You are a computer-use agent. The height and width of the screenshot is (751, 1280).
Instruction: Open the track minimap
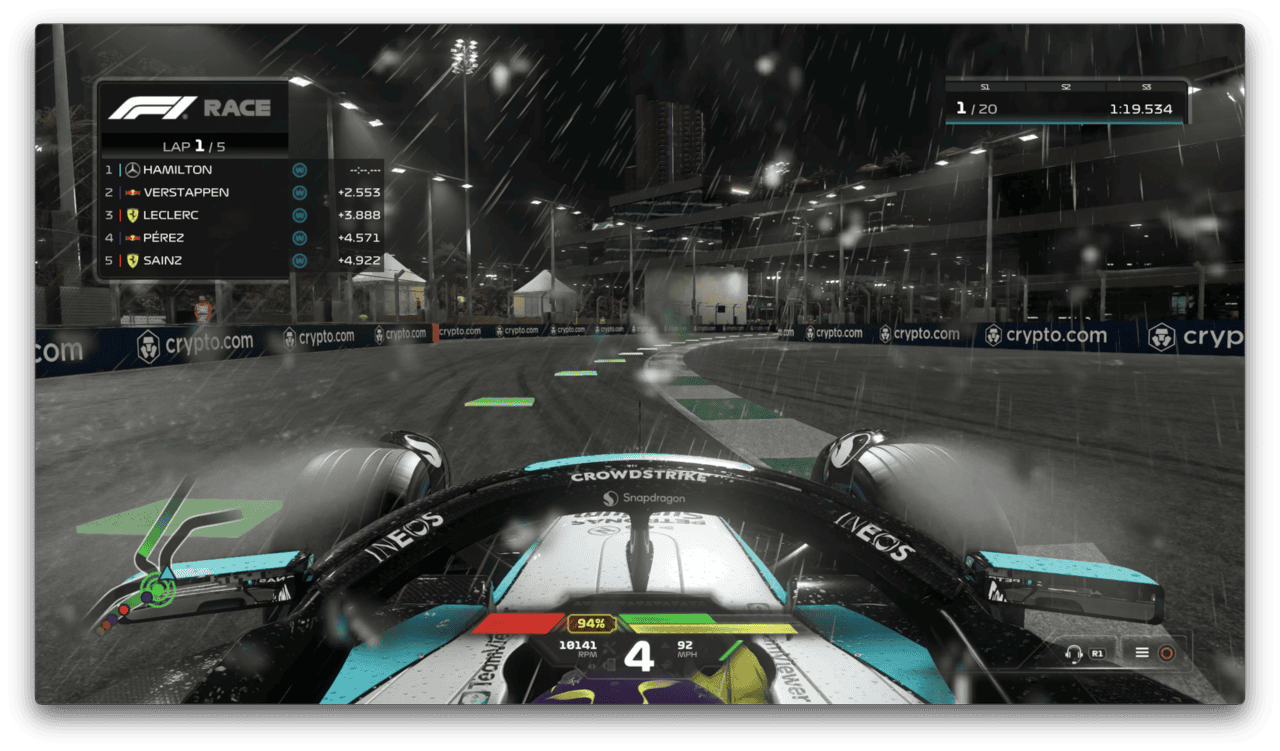[x=165, y=560]
